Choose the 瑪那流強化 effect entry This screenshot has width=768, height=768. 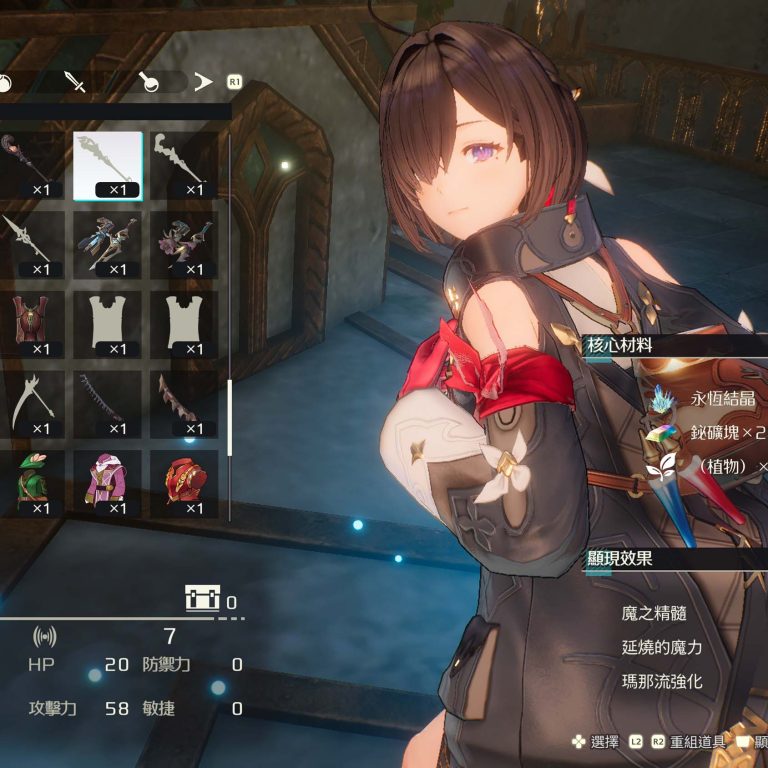662,681
